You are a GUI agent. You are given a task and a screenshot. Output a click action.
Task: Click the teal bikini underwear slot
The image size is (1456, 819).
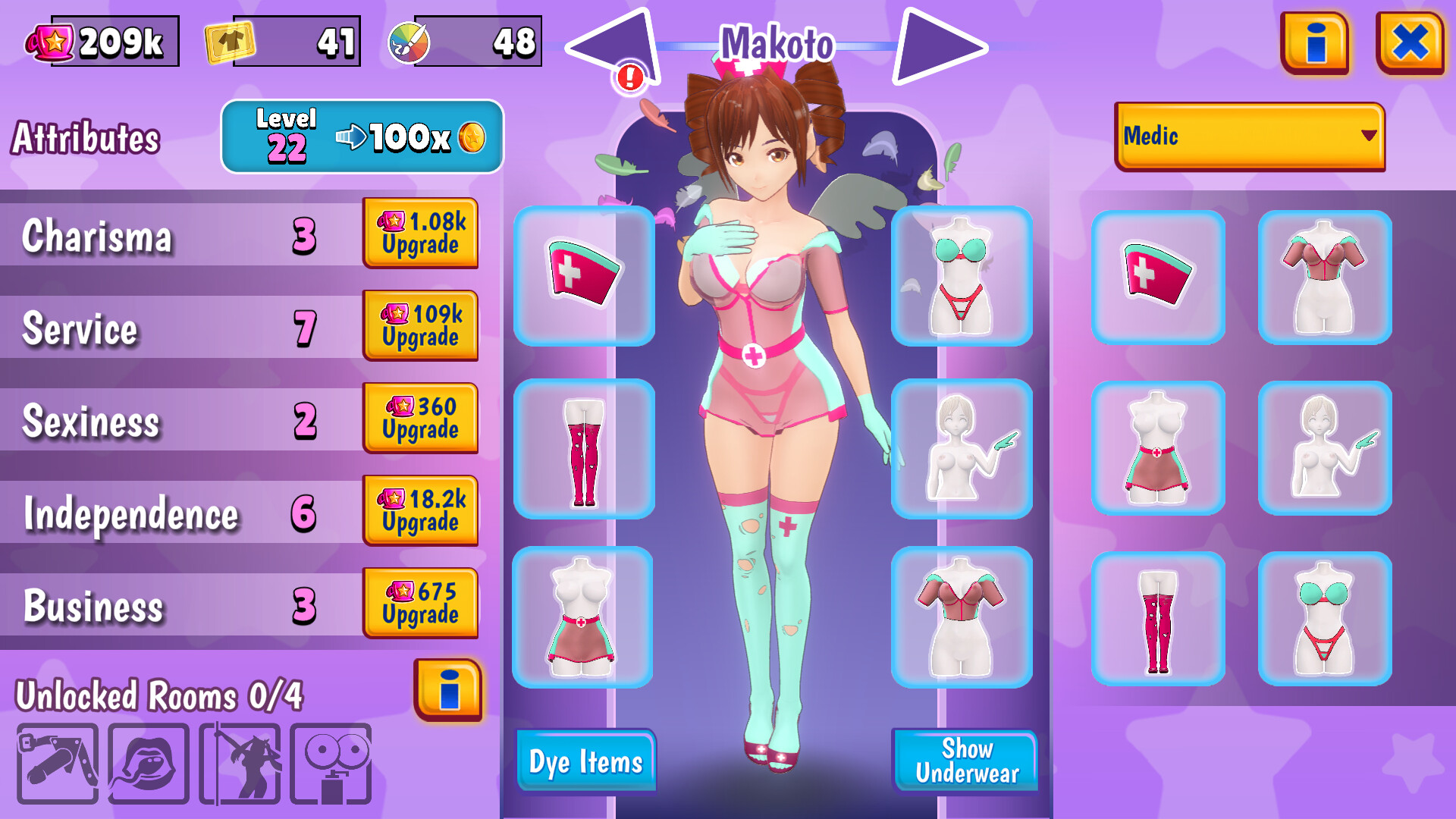tap(963, 277)
